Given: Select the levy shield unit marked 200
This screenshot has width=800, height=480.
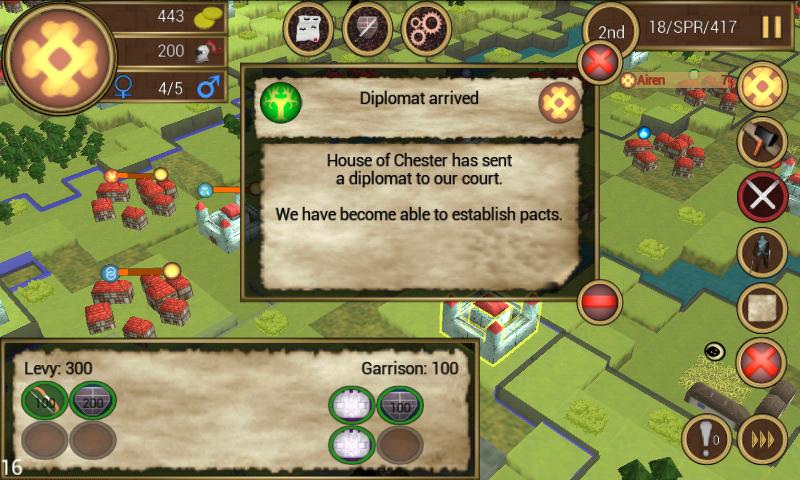Looking at the screenshot, I should point(93,402).
